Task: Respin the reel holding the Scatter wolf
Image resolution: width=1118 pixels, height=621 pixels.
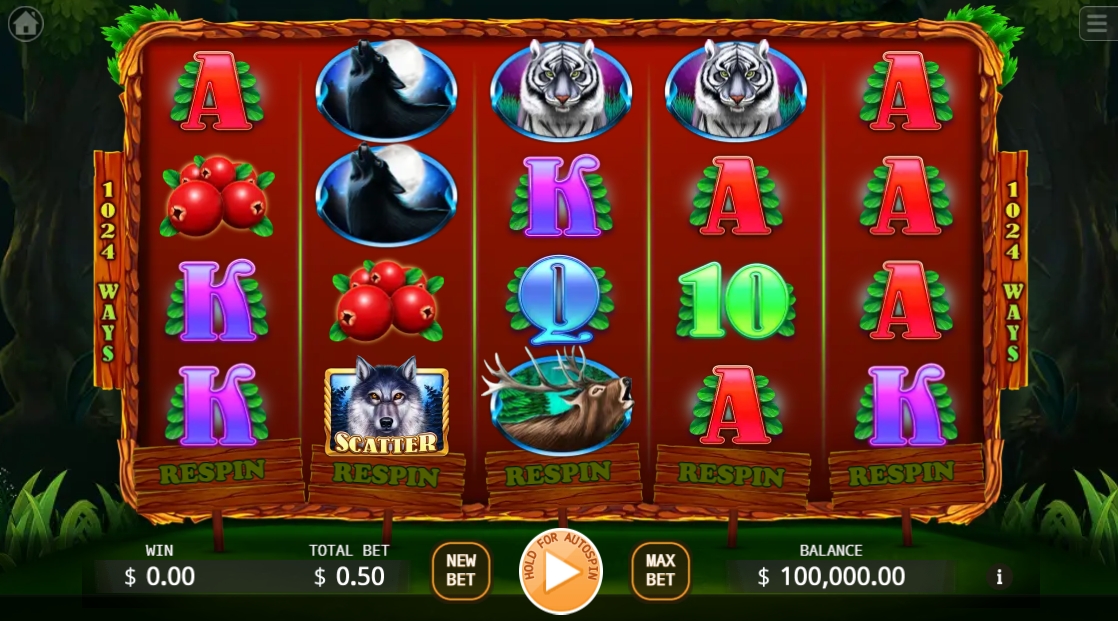Action: pos(386,473)
